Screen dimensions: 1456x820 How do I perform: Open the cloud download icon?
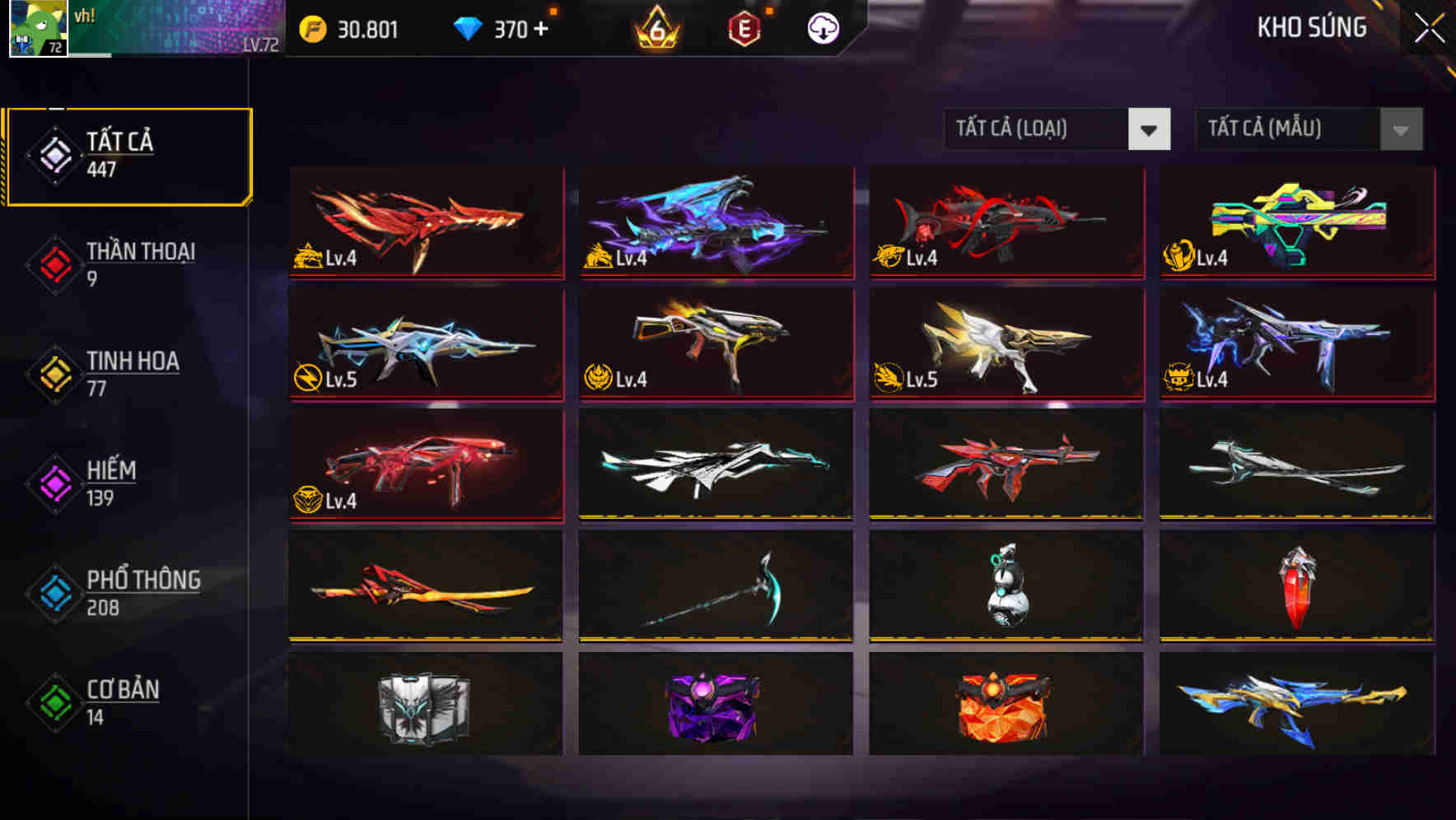click(821, 27)
